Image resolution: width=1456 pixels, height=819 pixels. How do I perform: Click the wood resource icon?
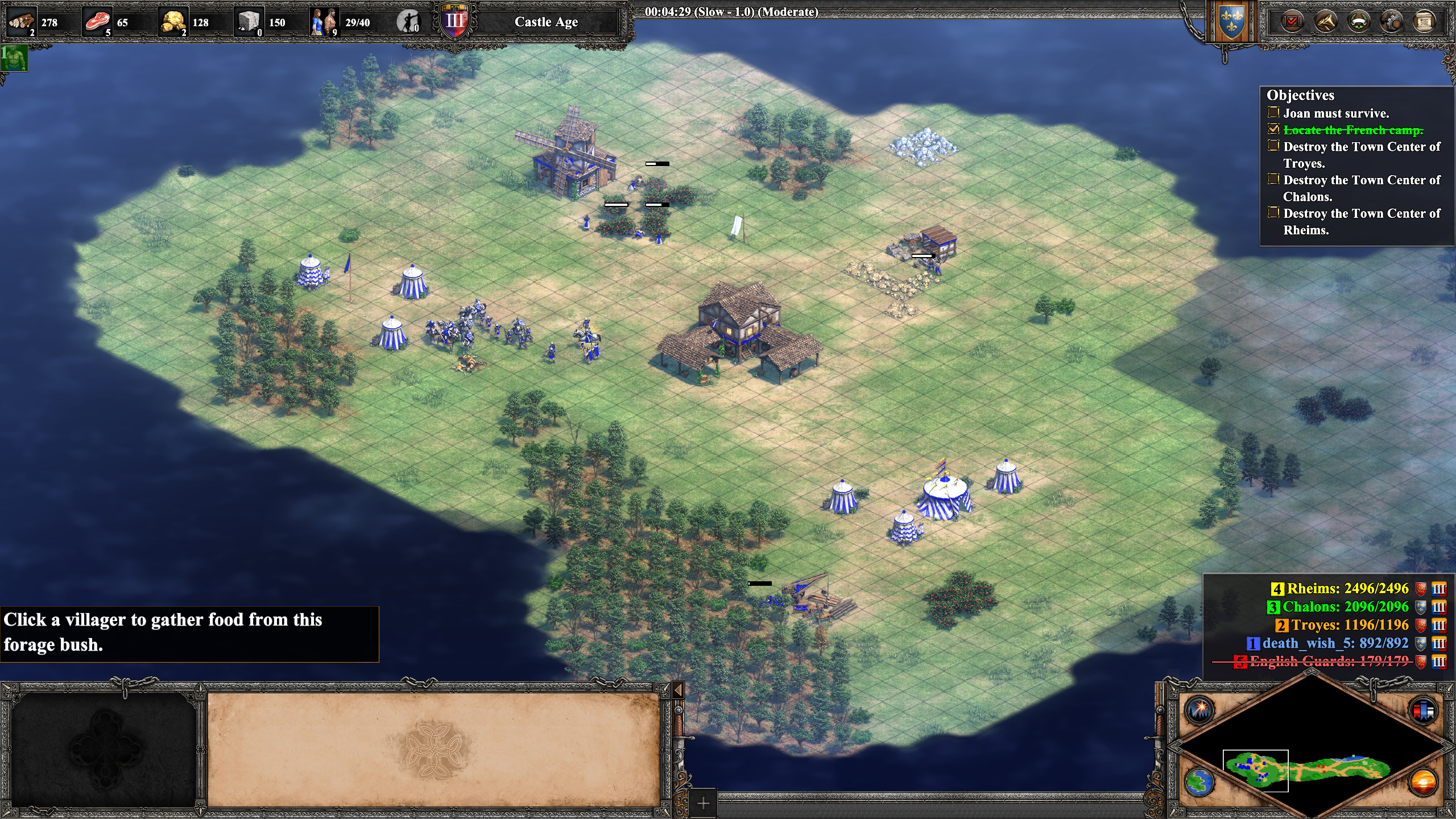pos(22,22)
